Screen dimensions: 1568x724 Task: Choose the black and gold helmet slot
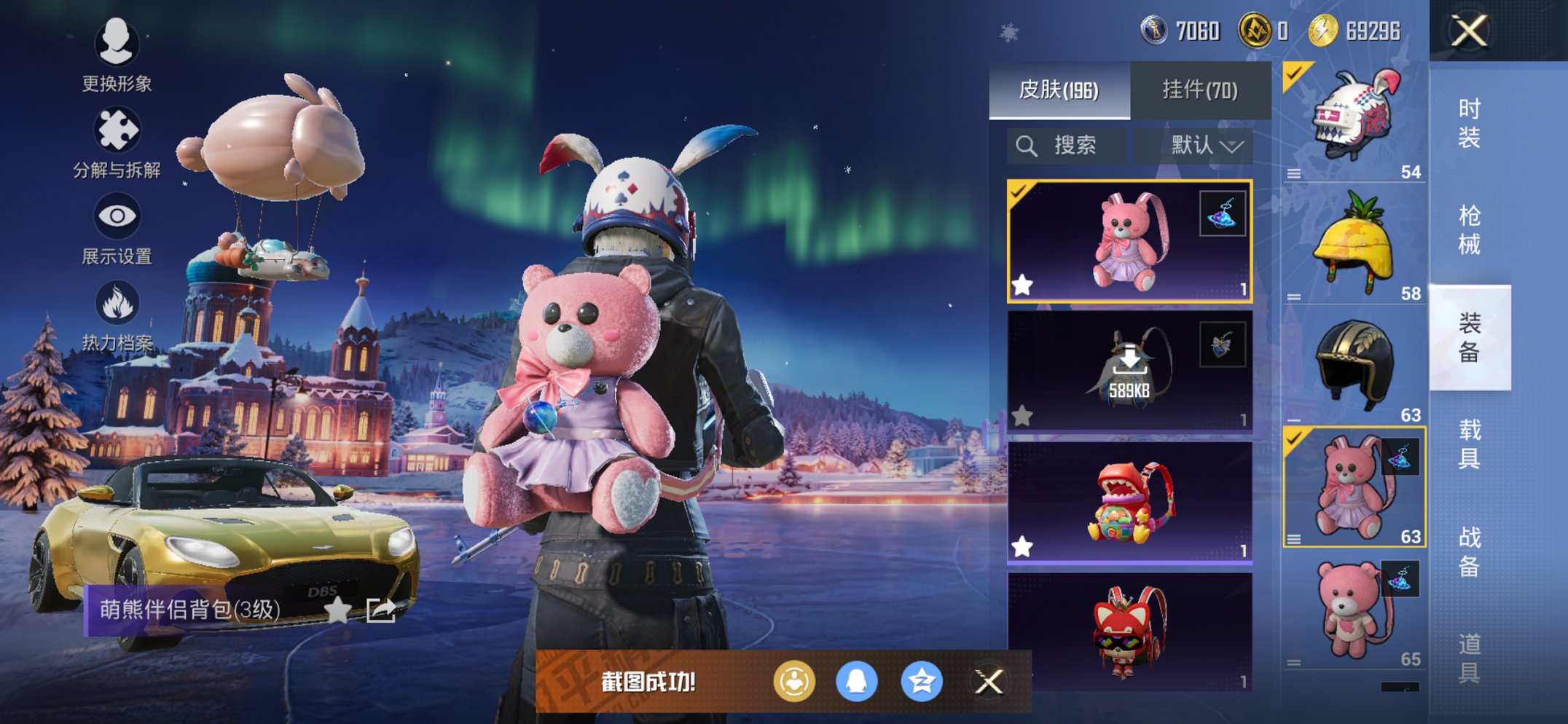click(1354, 366)
